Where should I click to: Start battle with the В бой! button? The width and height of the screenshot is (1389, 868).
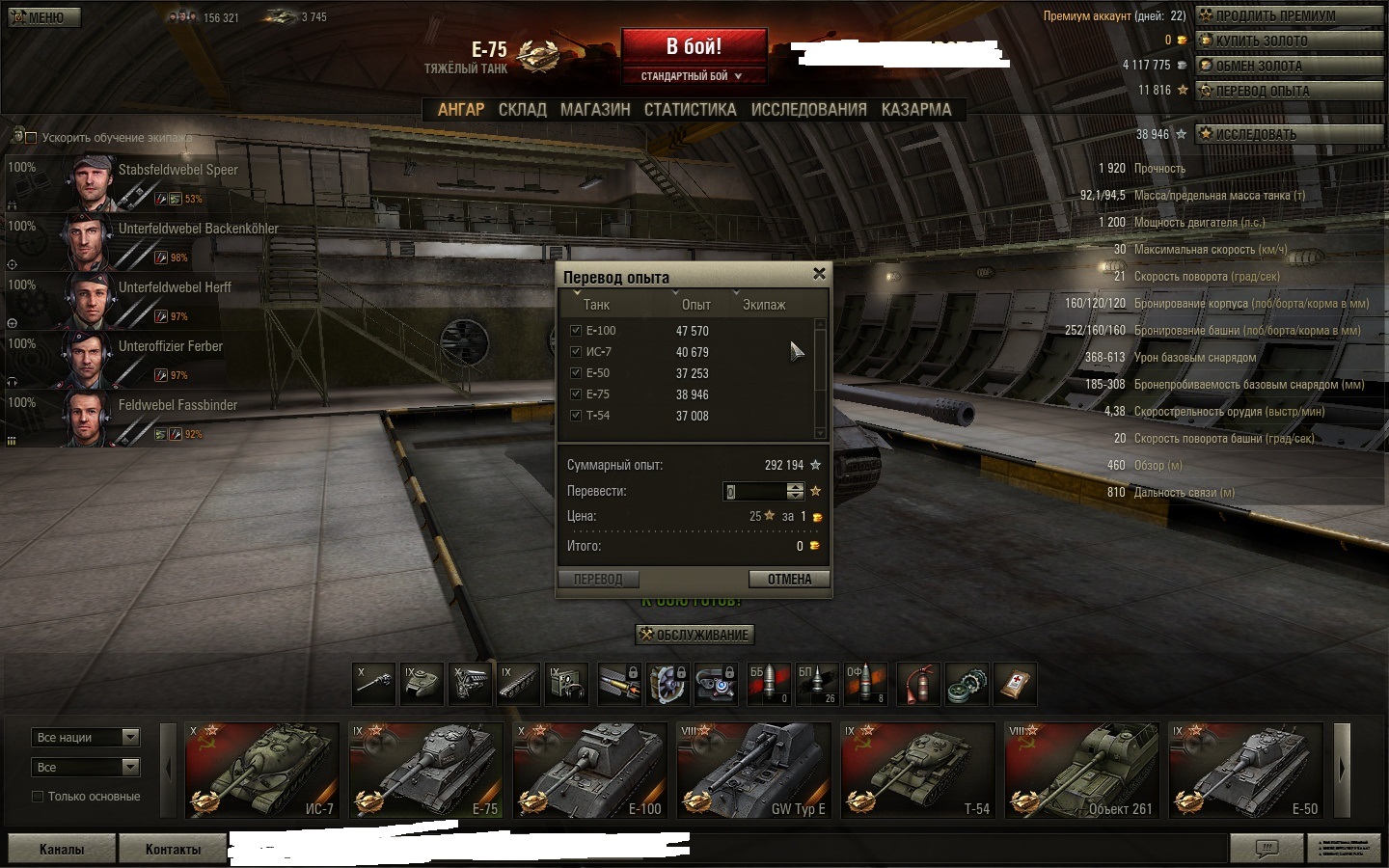pyautogui.click(x=694, y=46)
